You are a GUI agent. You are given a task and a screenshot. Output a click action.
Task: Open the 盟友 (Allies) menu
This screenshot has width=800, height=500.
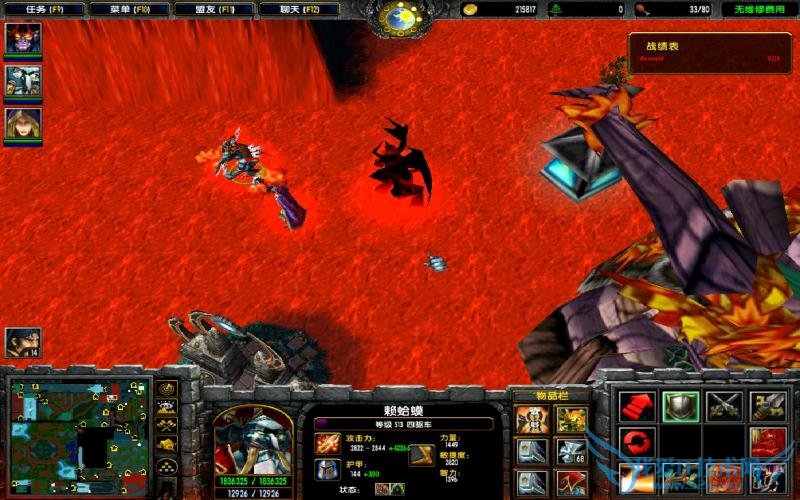point(213,9)
